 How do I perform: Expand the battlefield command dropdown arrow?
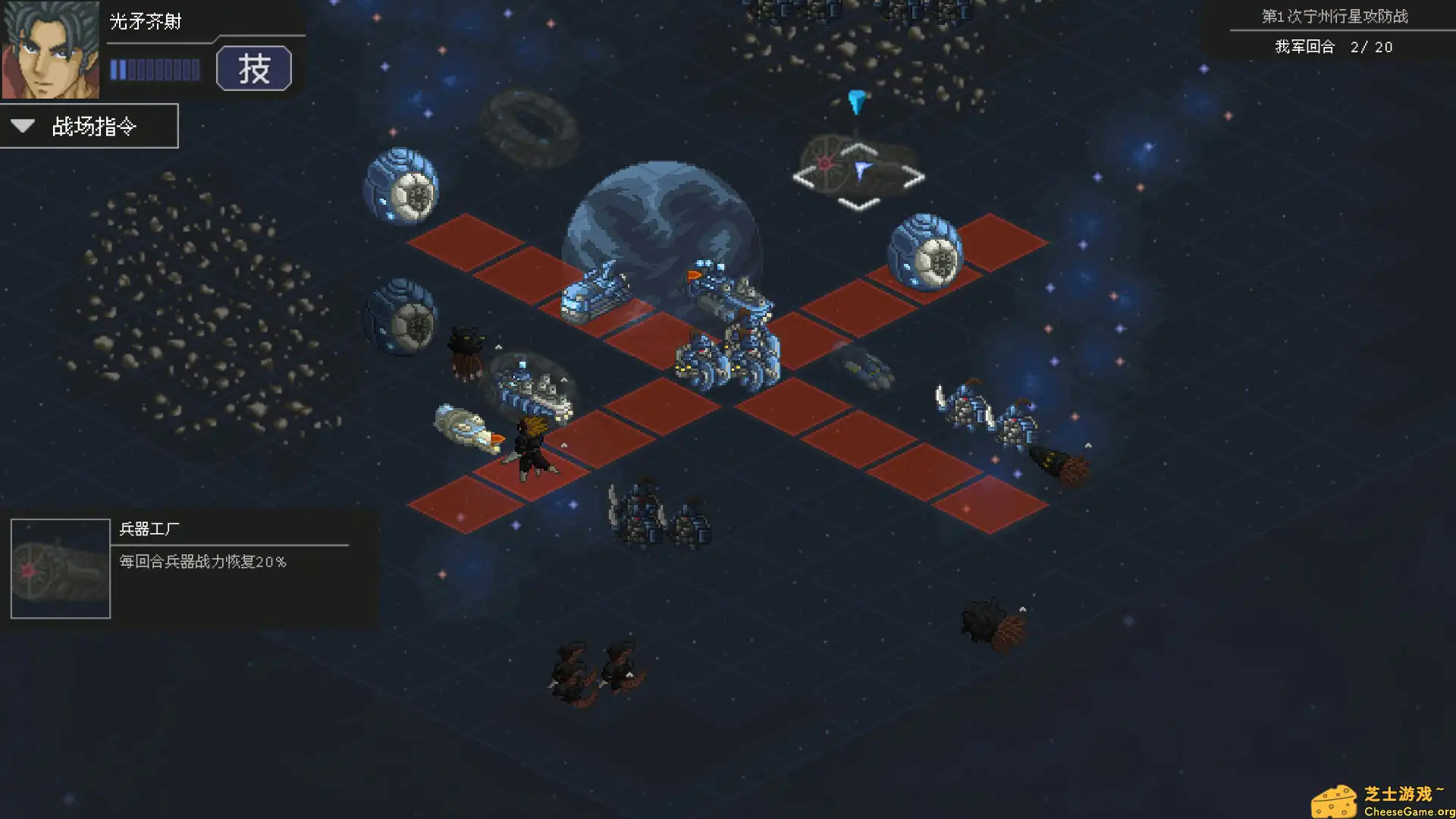click(x=23, y=126)
